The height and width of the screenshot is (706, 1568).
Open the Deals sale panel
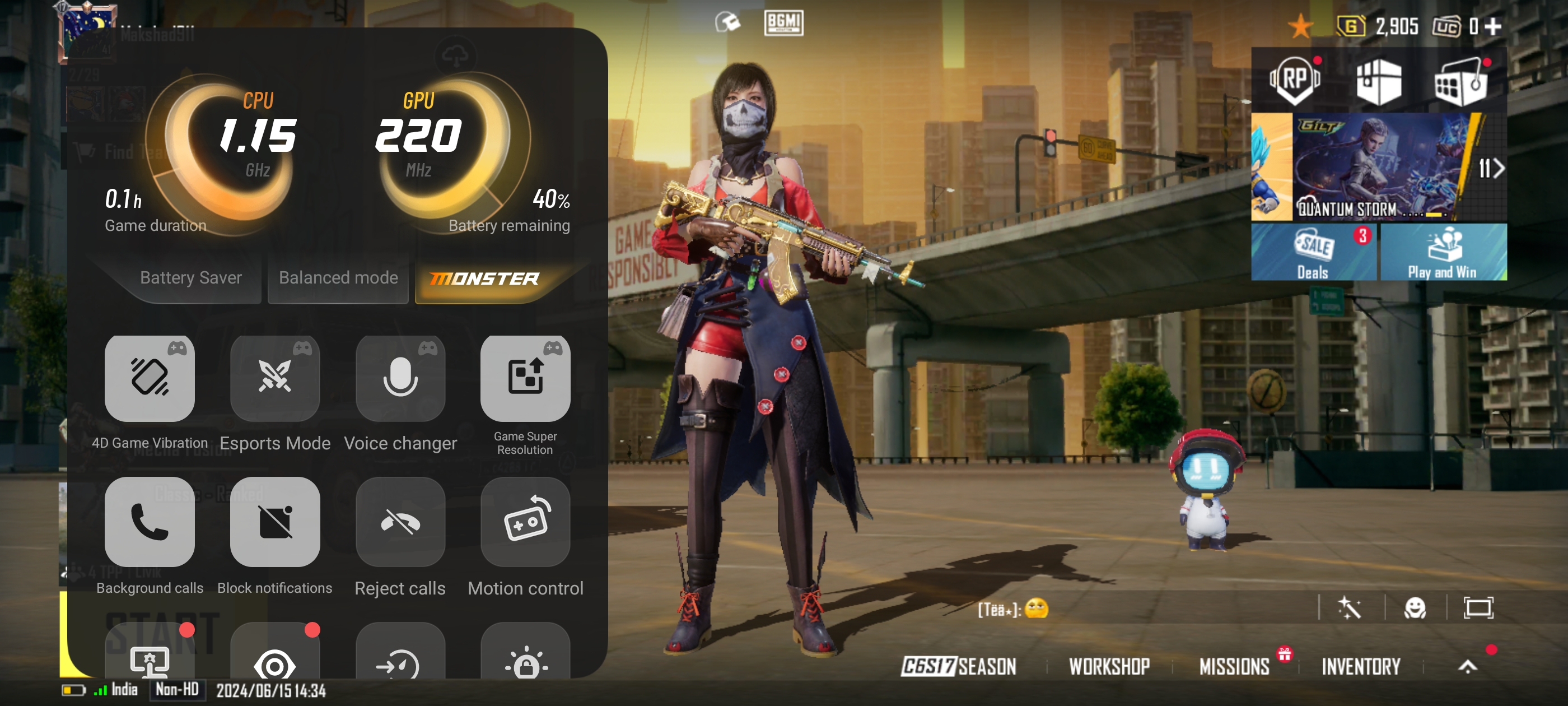pyautogui.click(x=1314, y=252)
